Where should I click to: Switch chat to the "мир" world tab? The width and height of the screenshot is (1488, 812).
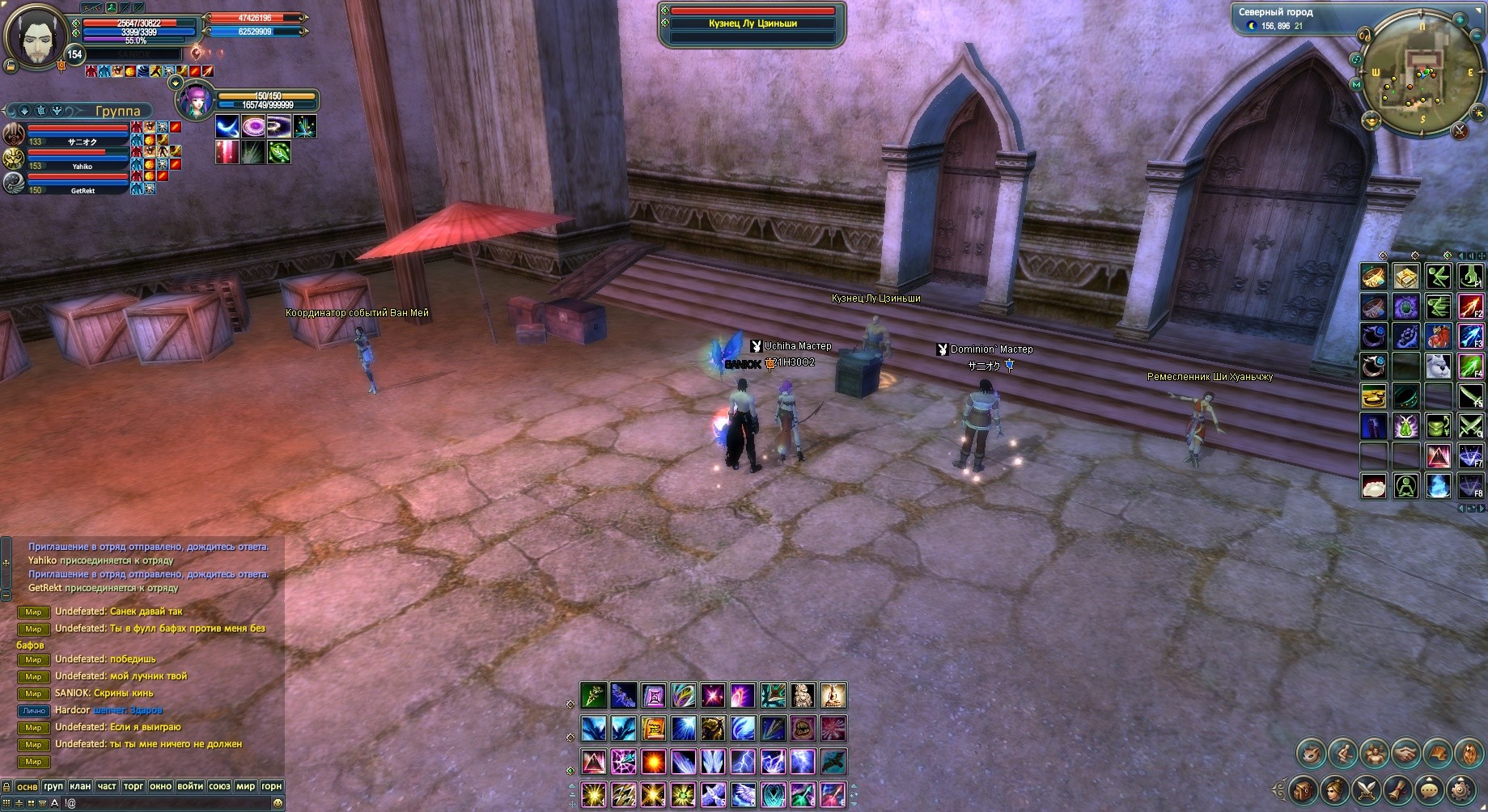(x=245, y=786)
